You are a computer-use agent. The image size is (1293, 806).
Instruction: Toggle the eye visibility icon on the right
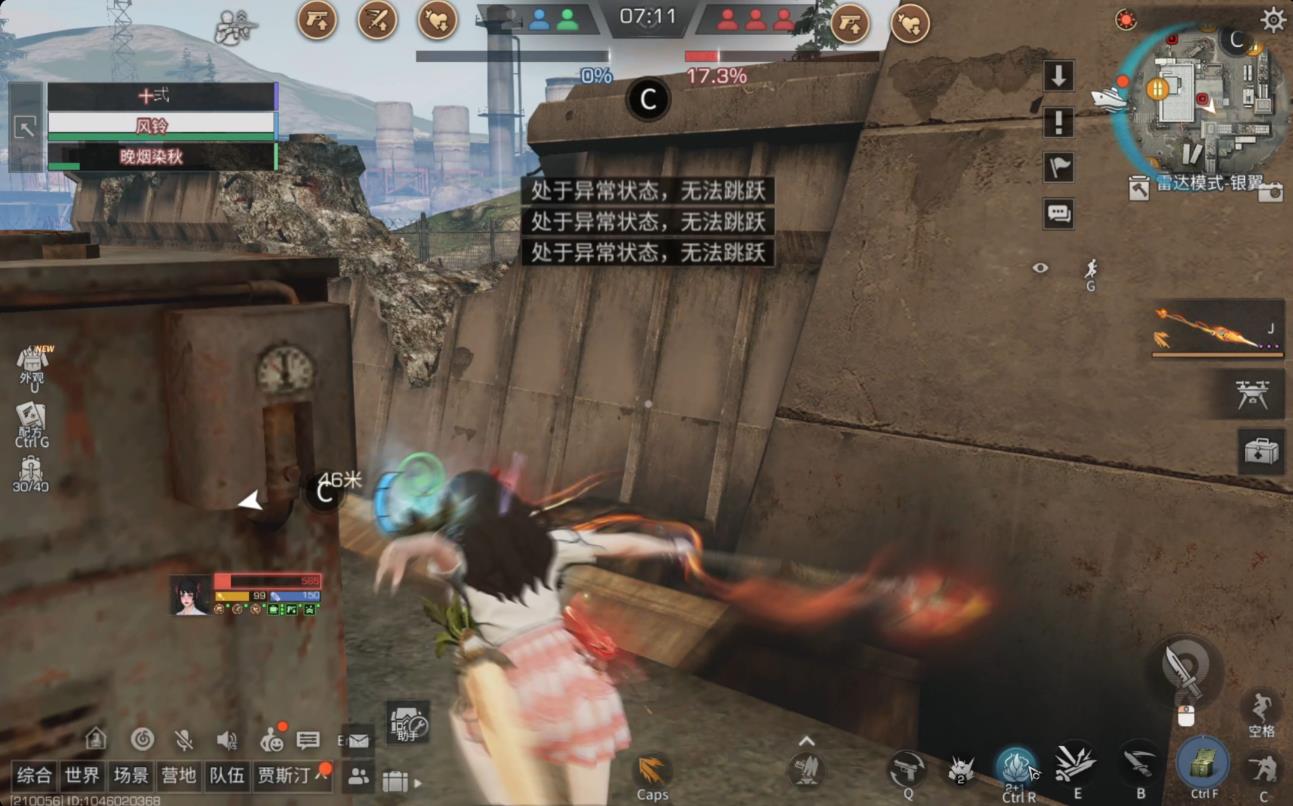1038,266
